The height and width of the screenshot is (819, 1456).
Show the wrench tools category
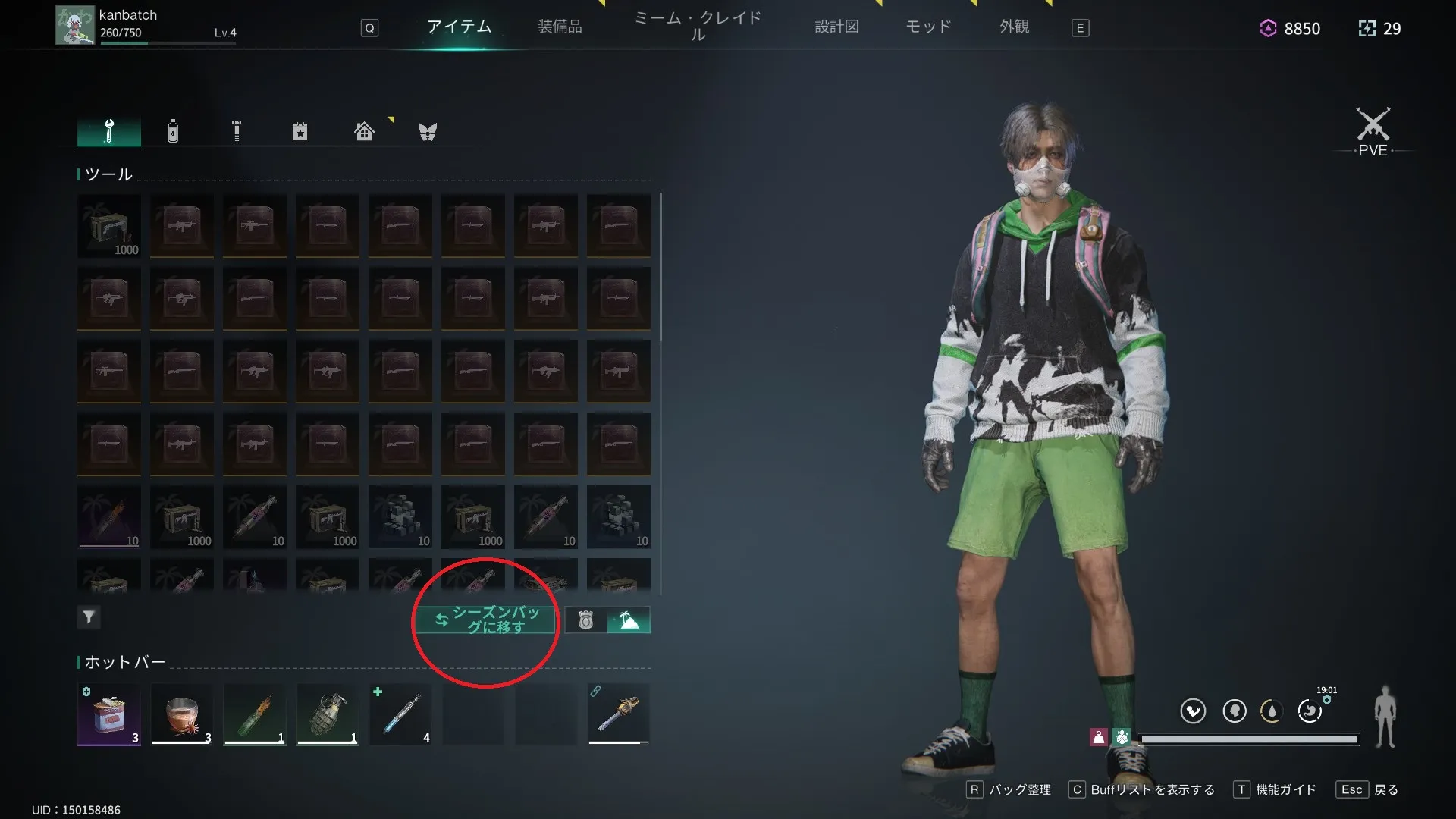(x=109, y=131)
